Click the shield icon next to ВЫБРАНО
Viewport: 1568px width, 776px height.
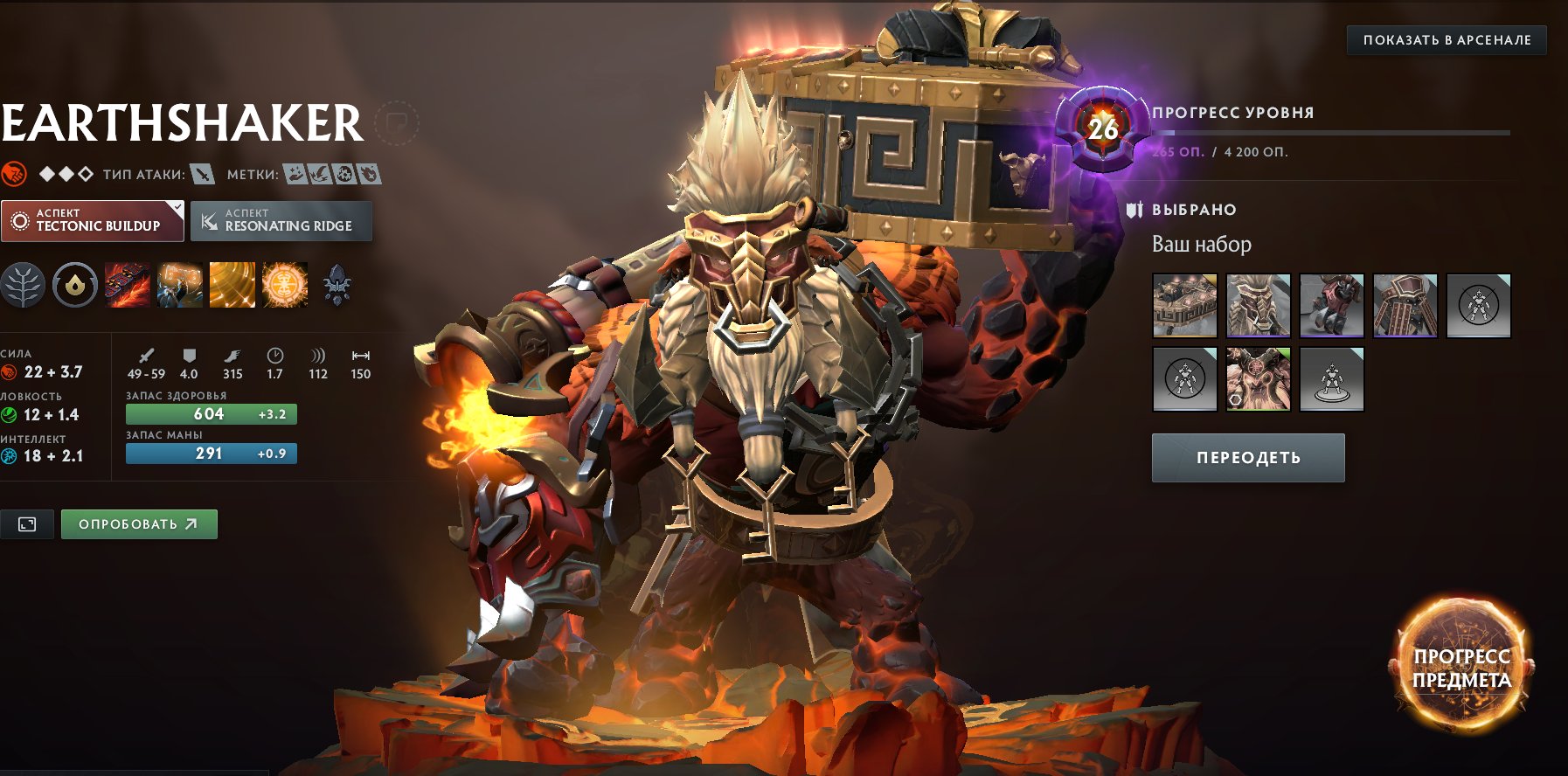click(x=1134, y=209)
